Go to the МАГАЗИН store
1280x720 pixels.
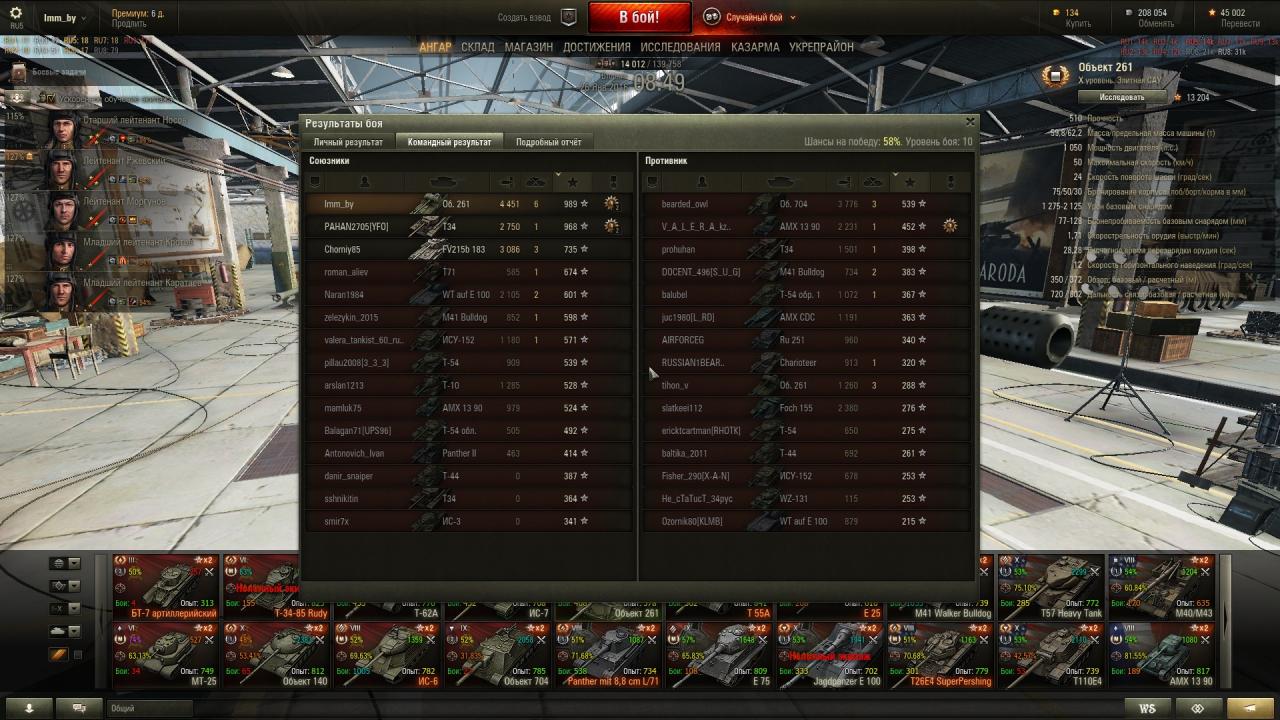529,47
